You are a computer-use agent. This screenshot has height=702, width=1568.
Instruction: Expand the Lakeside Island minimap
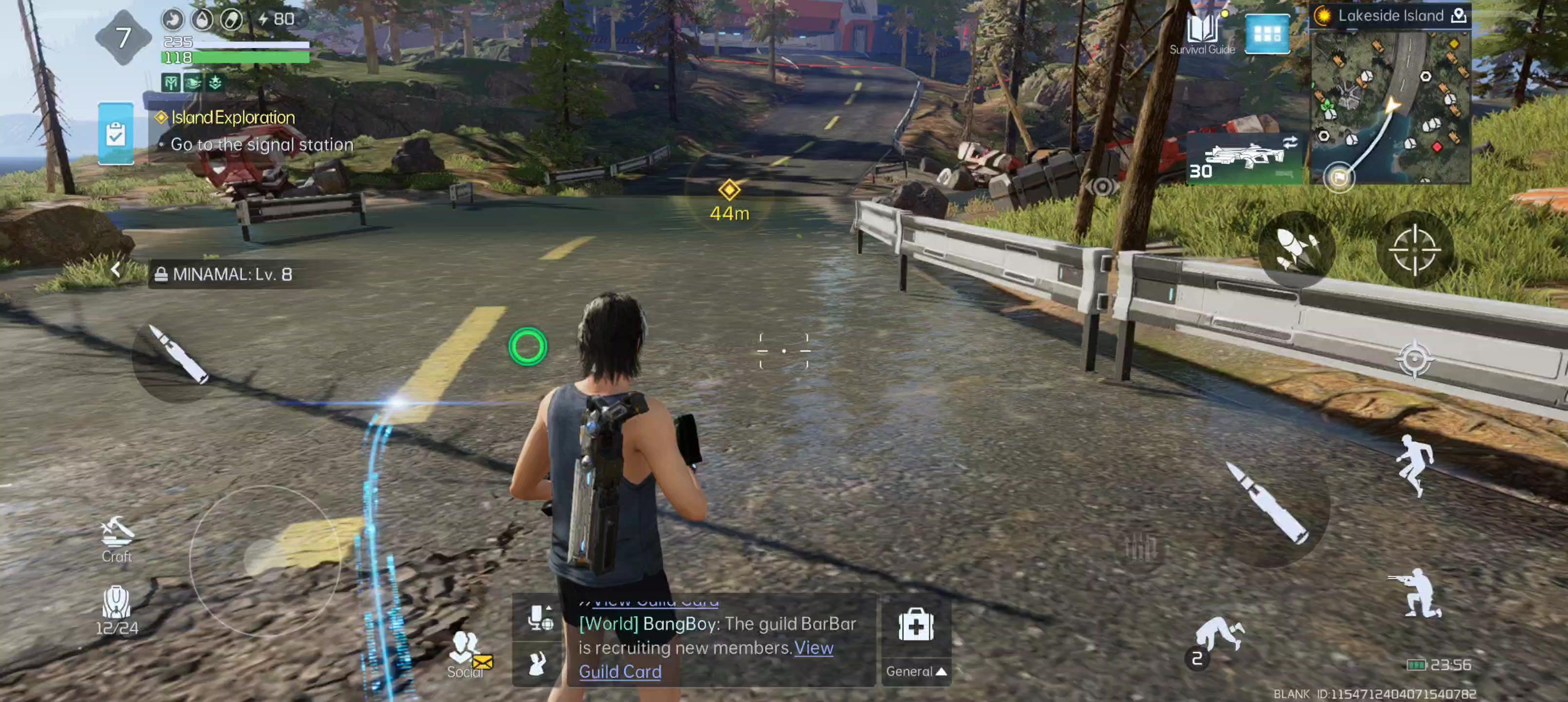pos(1390,107)
